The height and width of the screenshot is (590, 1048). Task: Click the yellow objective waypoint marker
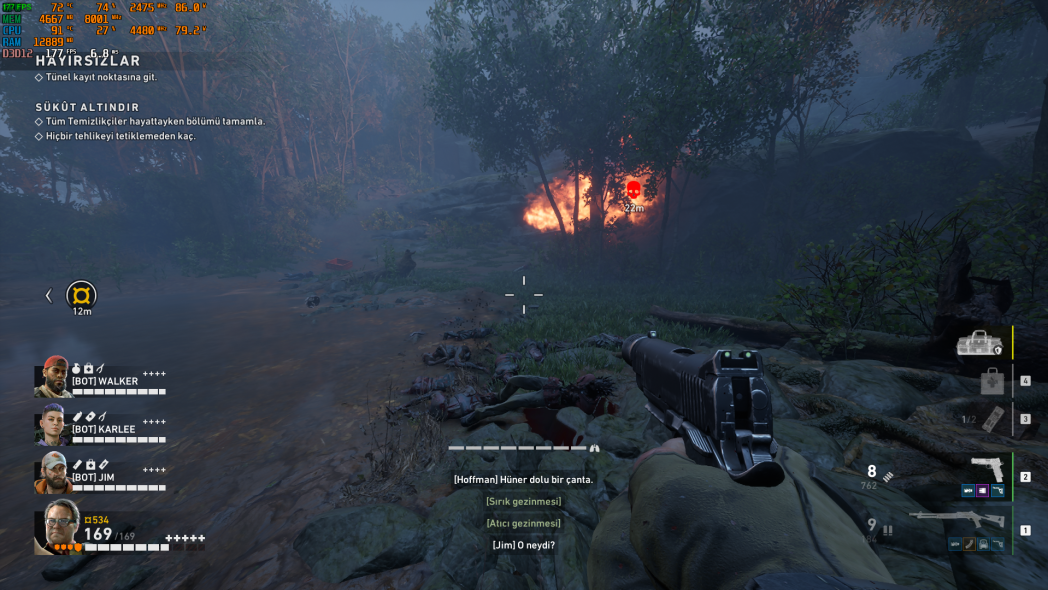81,295
